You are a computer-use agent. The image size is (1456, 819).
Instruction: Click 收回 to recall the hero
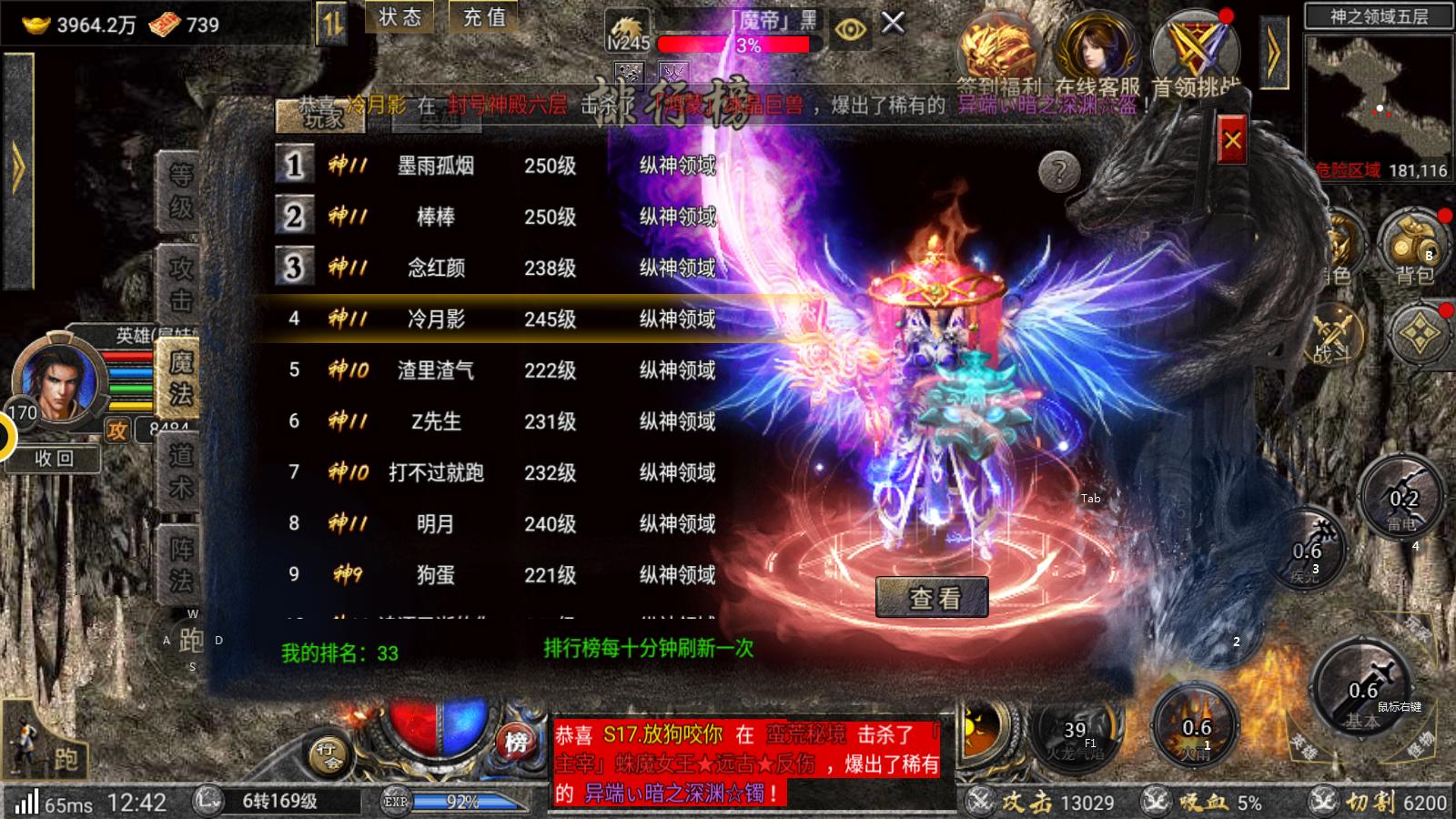tap(53, 460)
